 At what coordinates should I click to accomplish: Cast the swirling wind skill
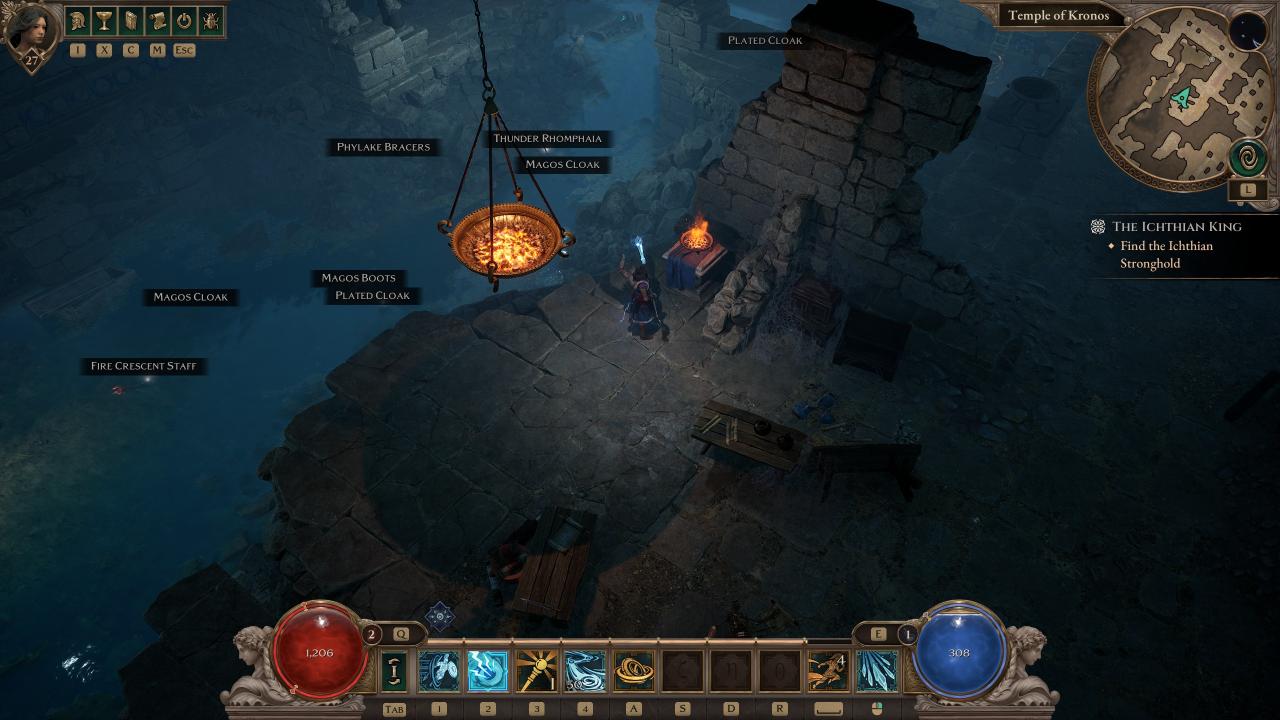click(585, 671)
